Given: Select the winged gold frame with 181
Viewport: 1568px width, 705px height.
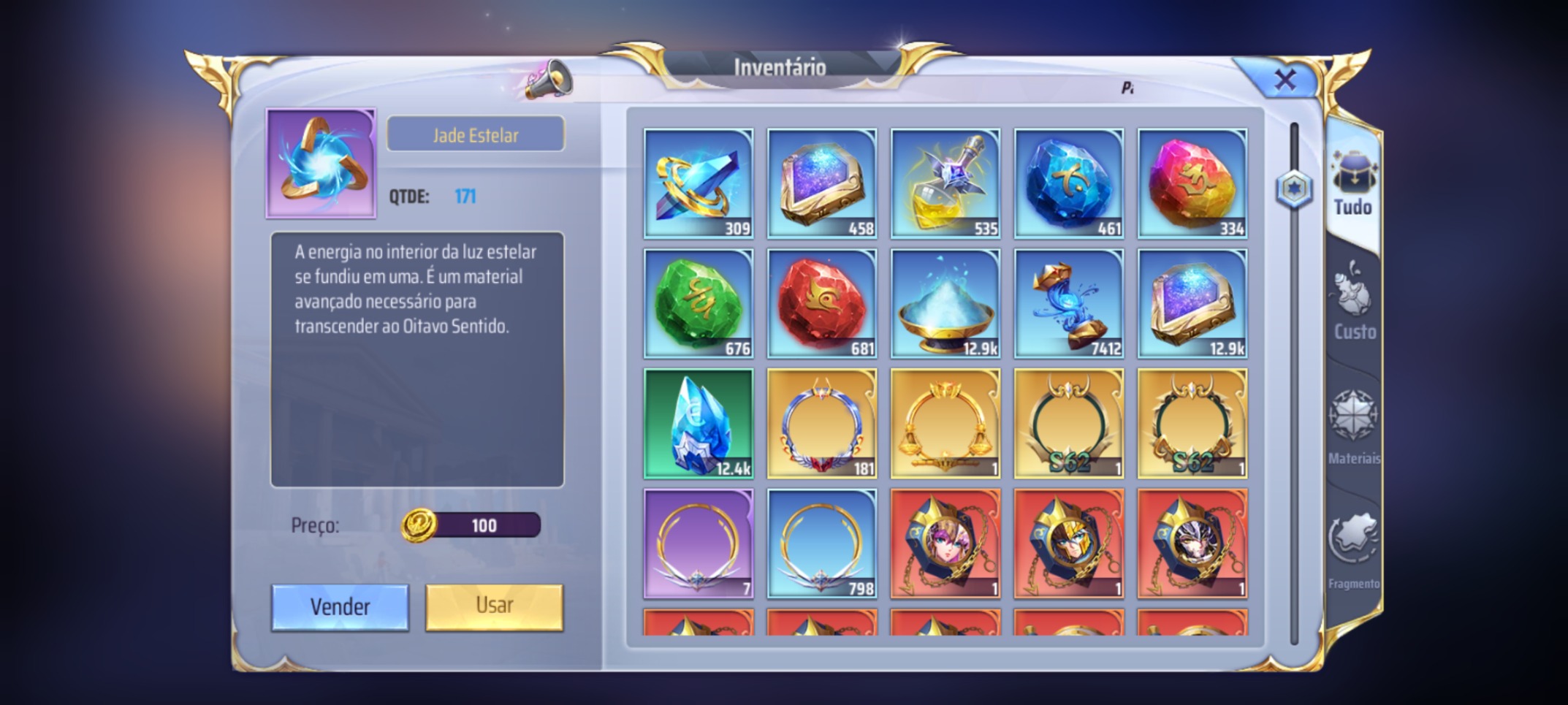Looking at the screenshot, I should click(x=822, y=424).
